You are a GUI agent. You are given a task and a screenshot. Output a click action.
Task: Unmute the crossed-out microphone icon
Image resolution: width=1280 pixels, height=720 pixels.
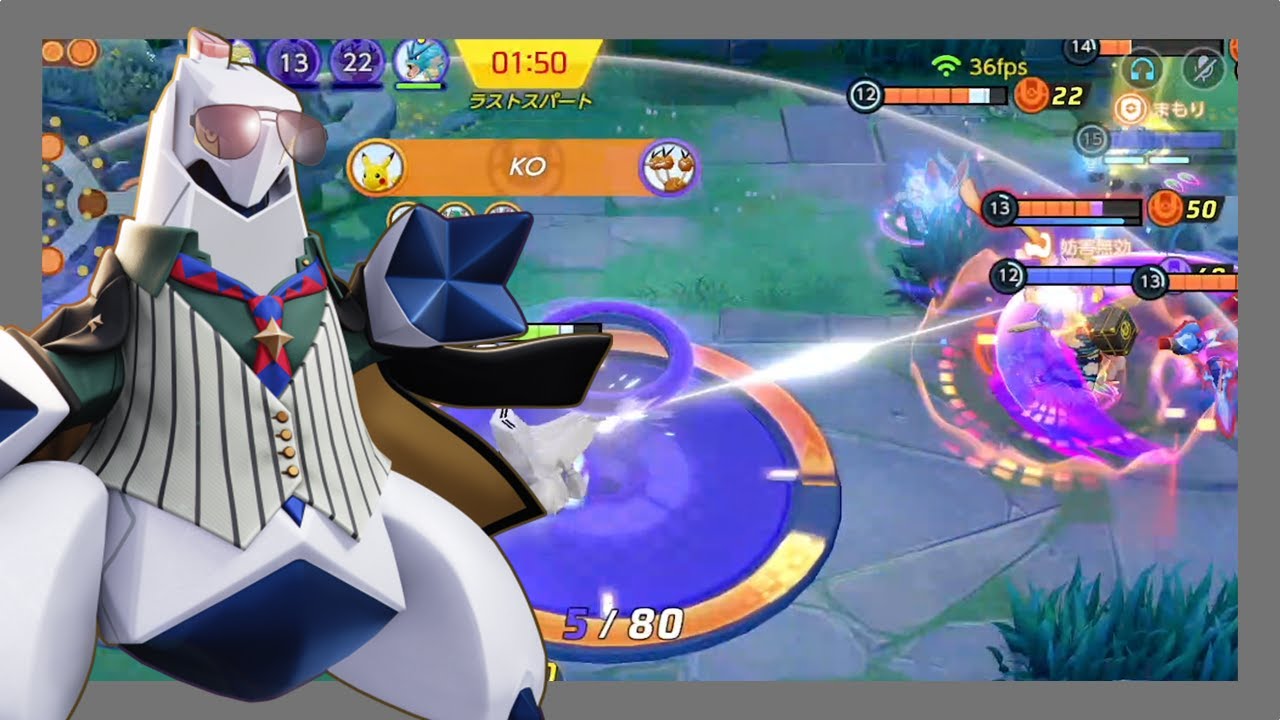(1202, 68)
